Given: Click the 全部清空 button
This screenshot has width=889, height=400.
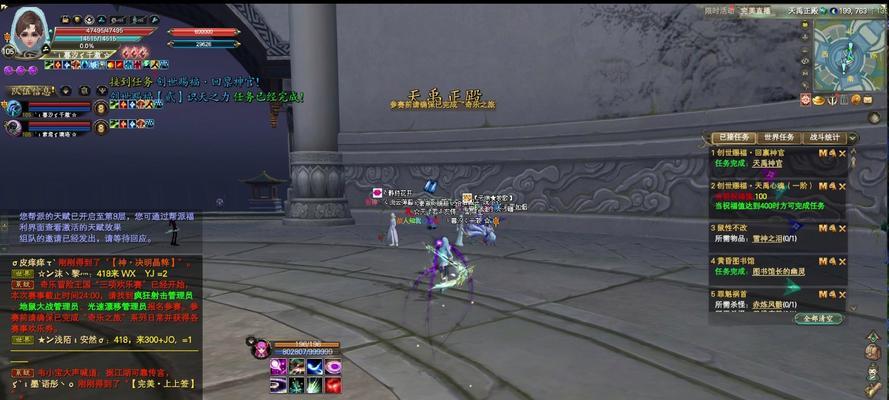Looking at the screenshot, I should (x=819, y=318).
